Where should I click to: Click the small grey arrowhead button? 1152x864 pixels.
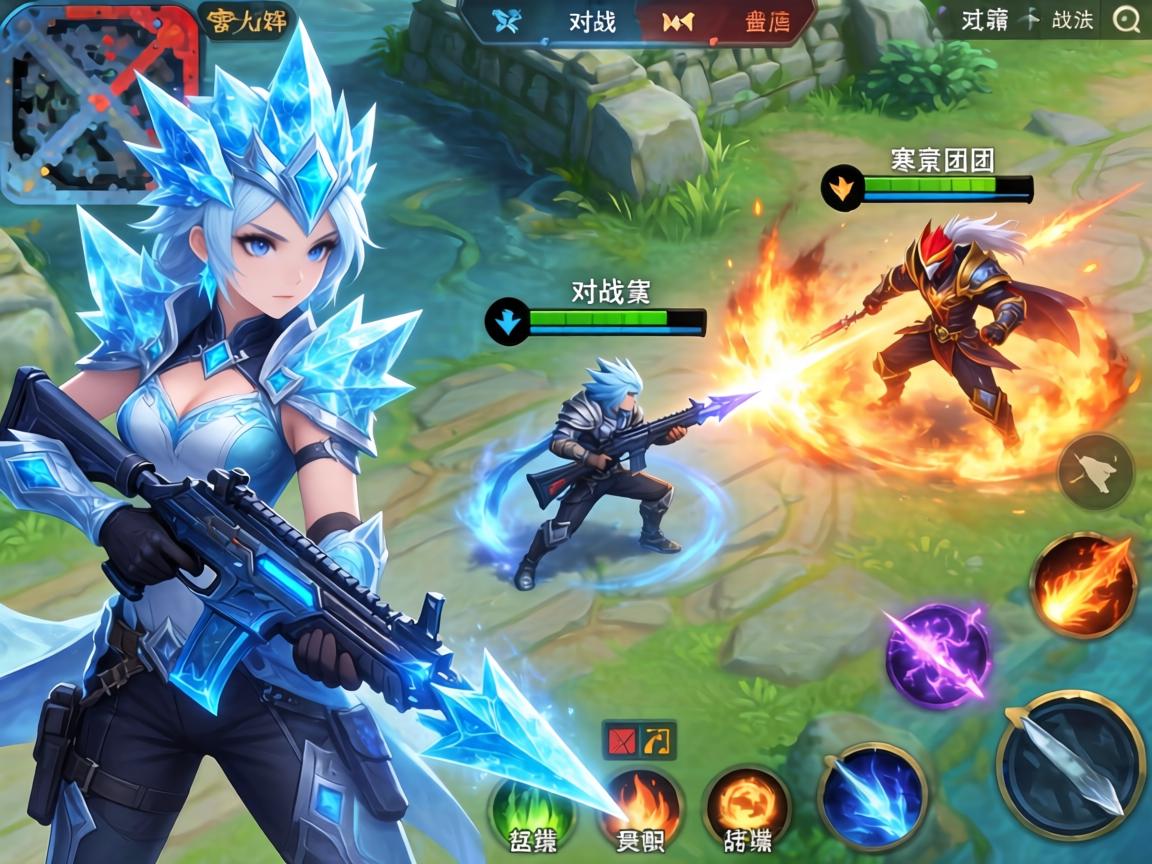1096,471
